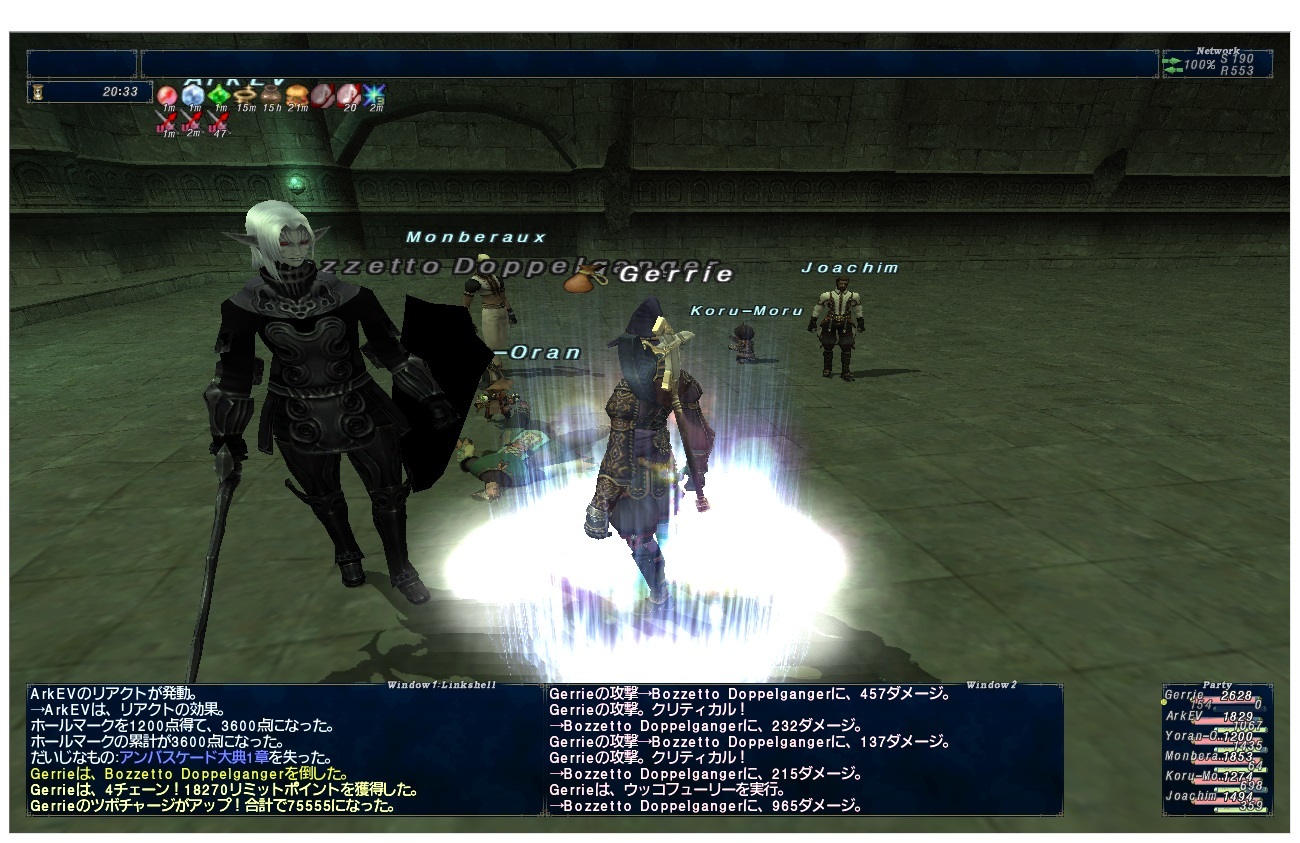This screenshot has height=843, width=1300.
Task: Click the candy-striped buff icon showing 20
Action: (x=346, y=95)
